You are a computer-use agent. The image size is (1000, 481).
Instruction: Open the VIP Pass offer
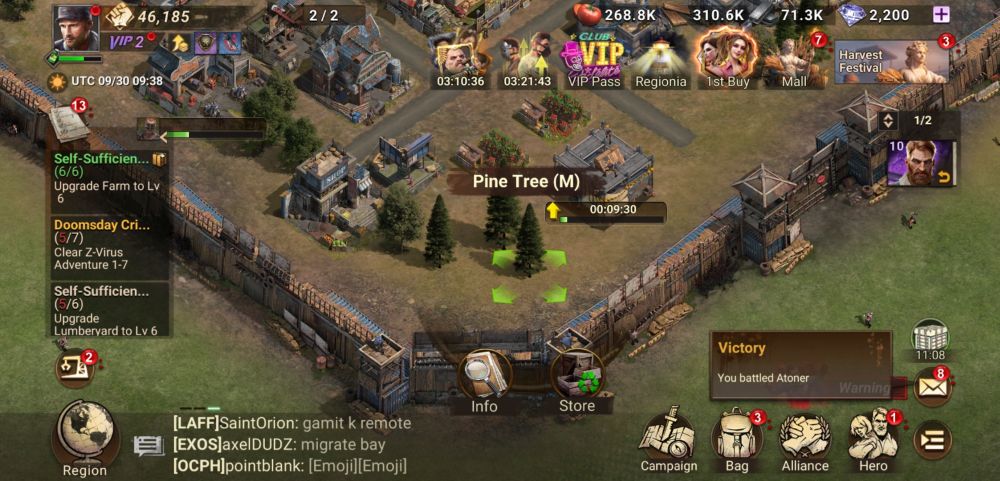[592, 60]
